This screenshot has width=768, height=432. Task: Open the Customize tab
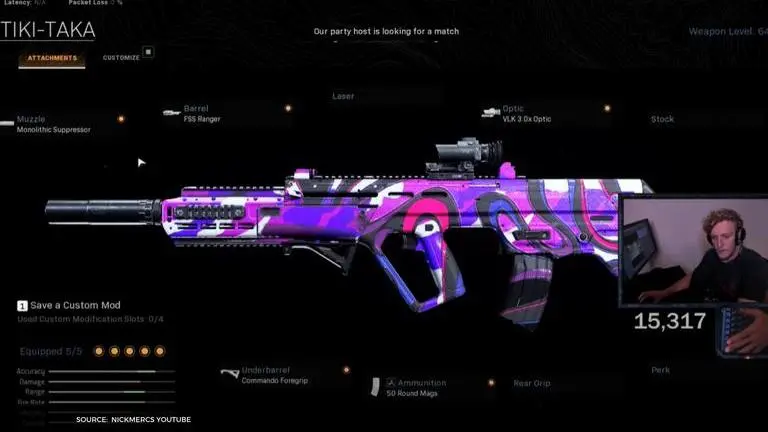point(121,58)
